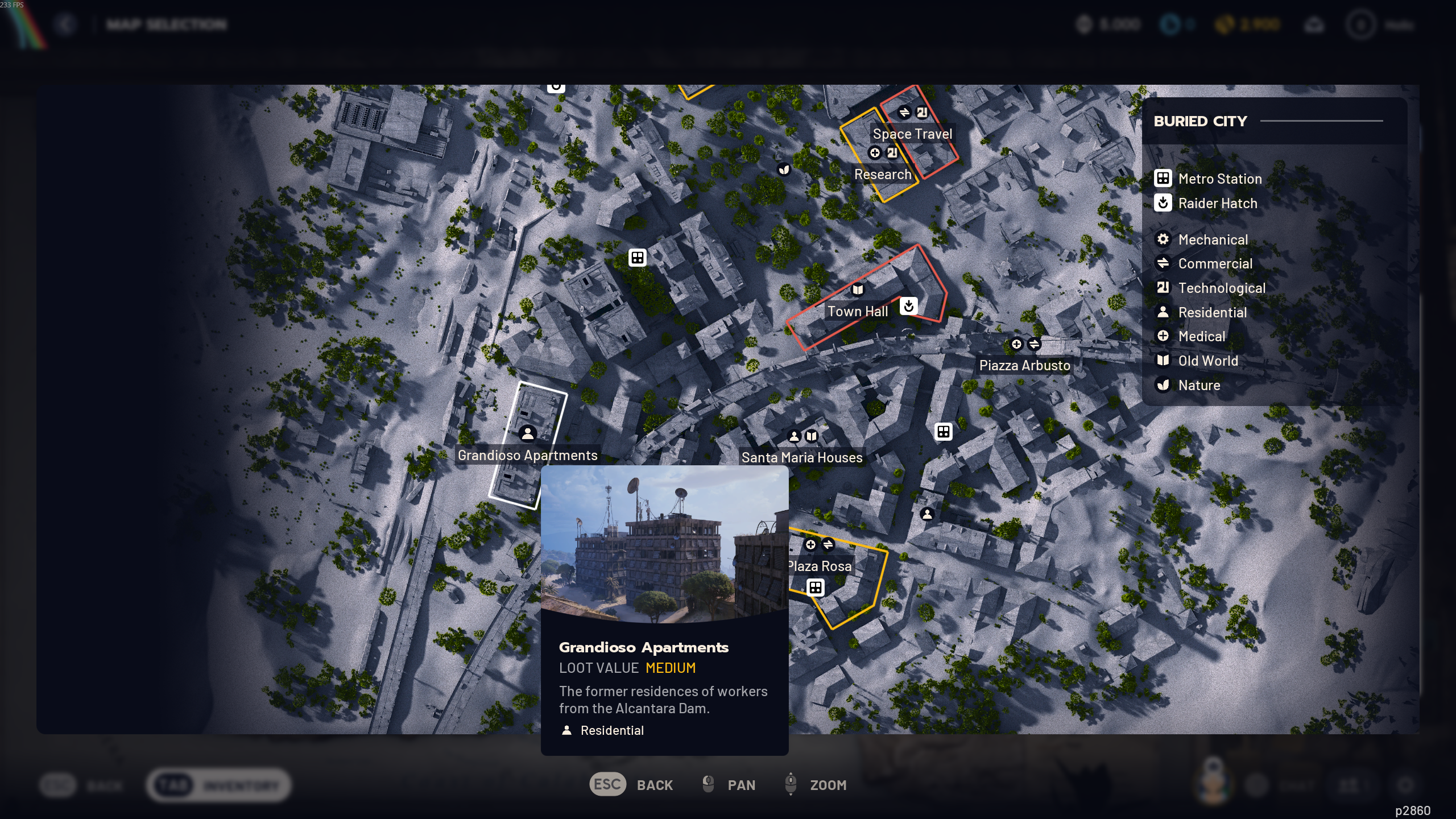Select the Technological icon above Space Travel
Image resolution: width=1456 pixels, height=819 pixels.
click(x=921, y=113)
